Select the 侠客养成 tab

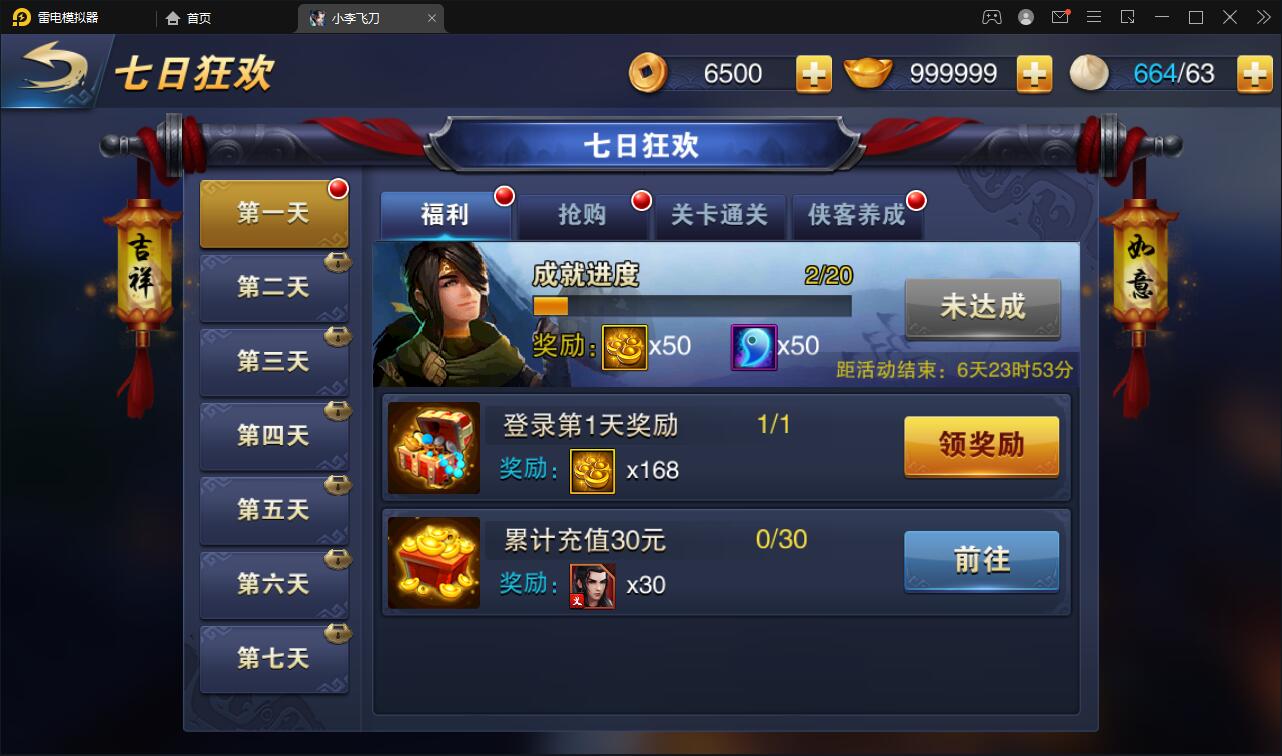[857, 215]
